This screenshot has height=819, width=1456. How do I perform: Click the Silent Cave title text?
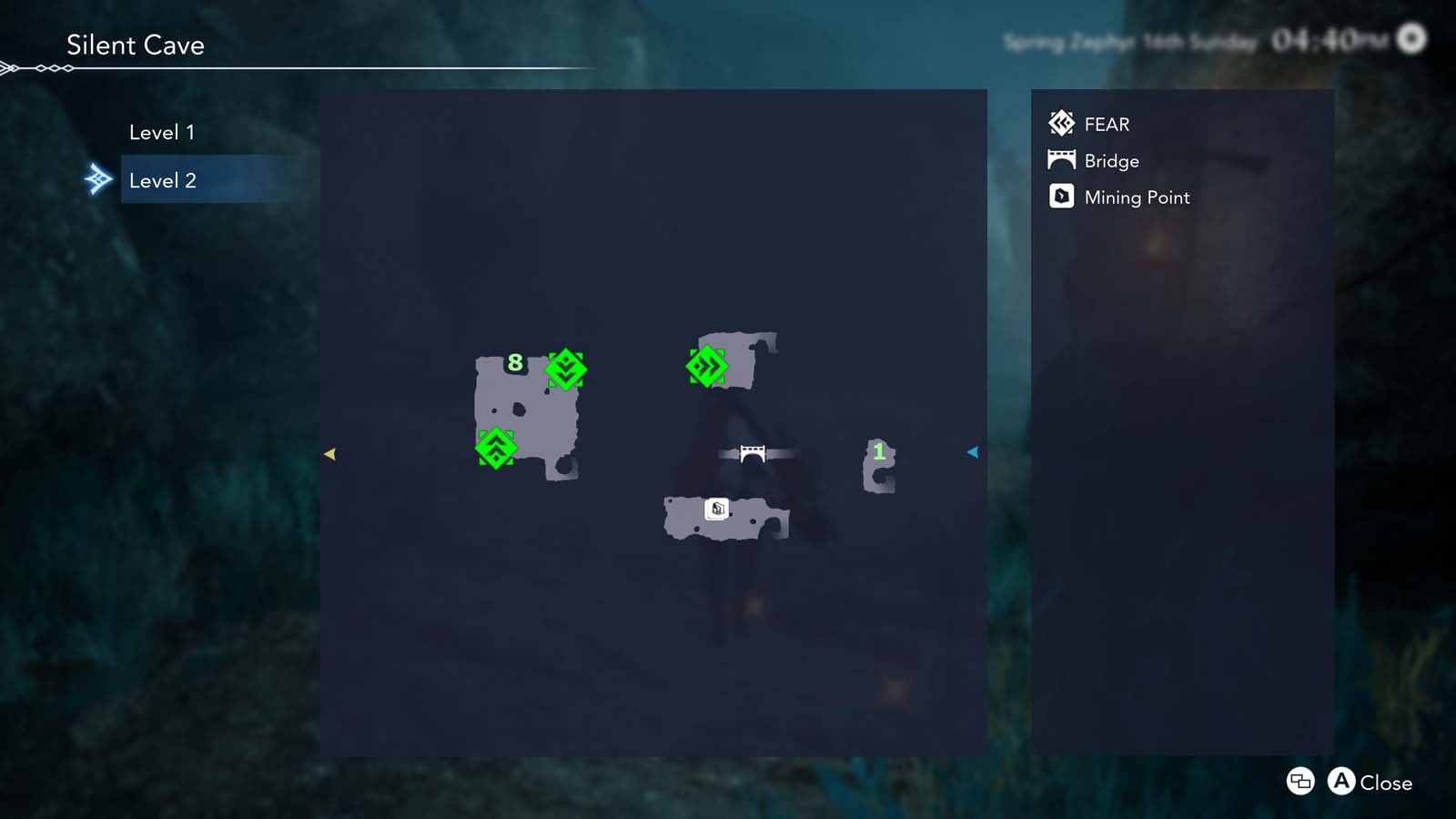(135, 45)
